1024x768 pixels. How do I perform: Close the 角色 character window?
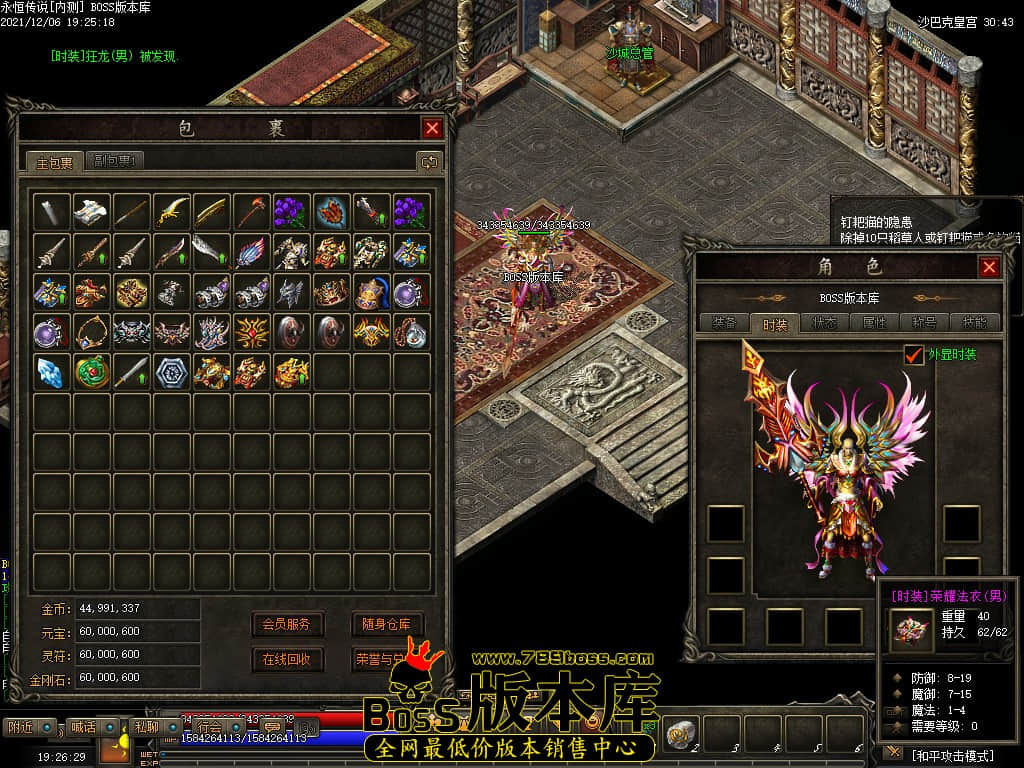click(x=989, y=267)
